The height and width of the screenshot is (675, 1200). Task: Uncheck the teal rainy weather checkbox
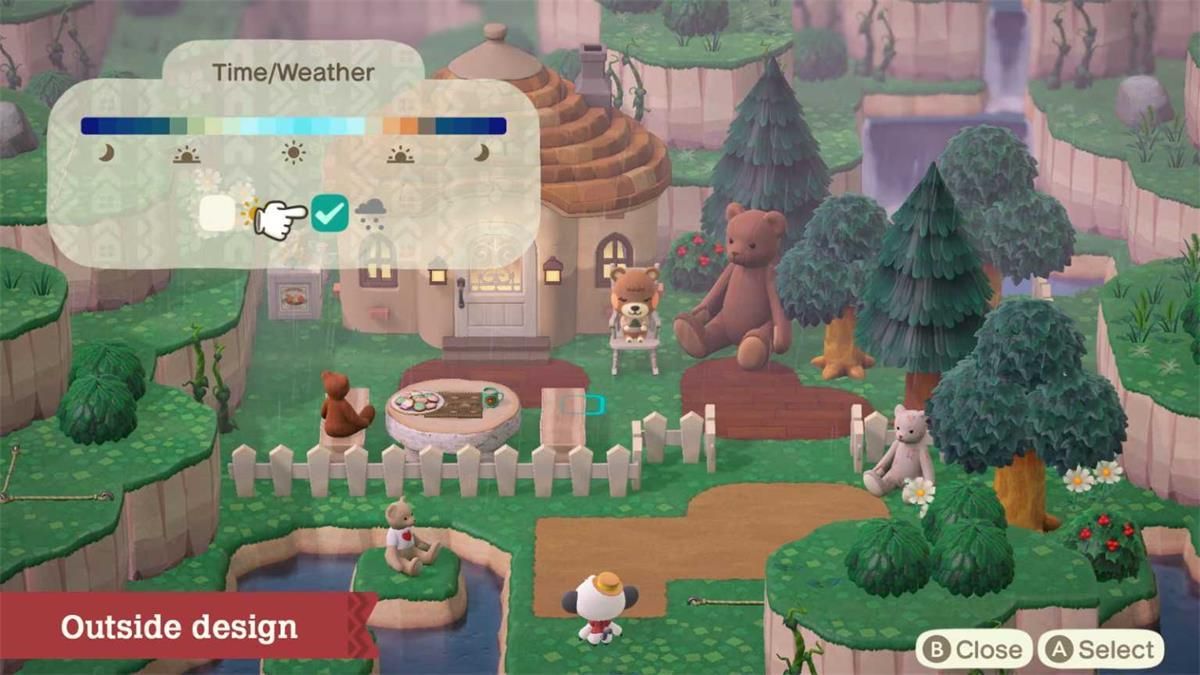329,213
